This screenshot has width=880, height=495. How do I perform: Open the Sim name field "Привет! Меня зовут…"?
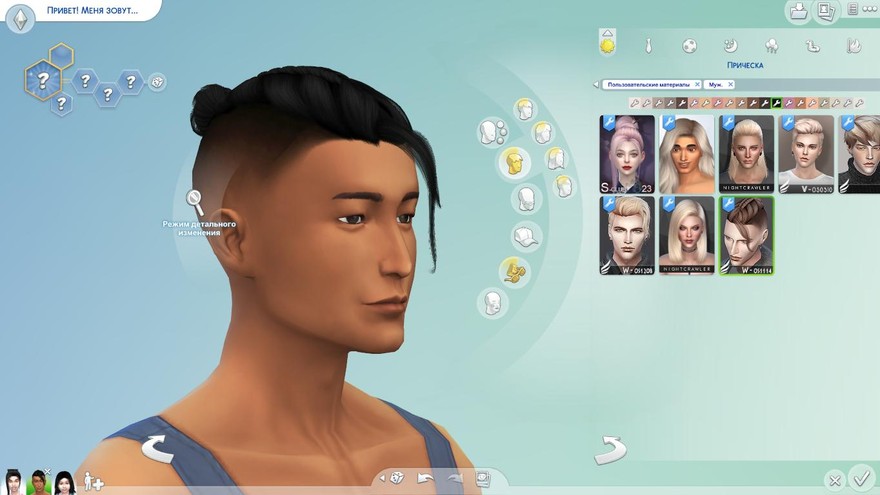[90, 11]
